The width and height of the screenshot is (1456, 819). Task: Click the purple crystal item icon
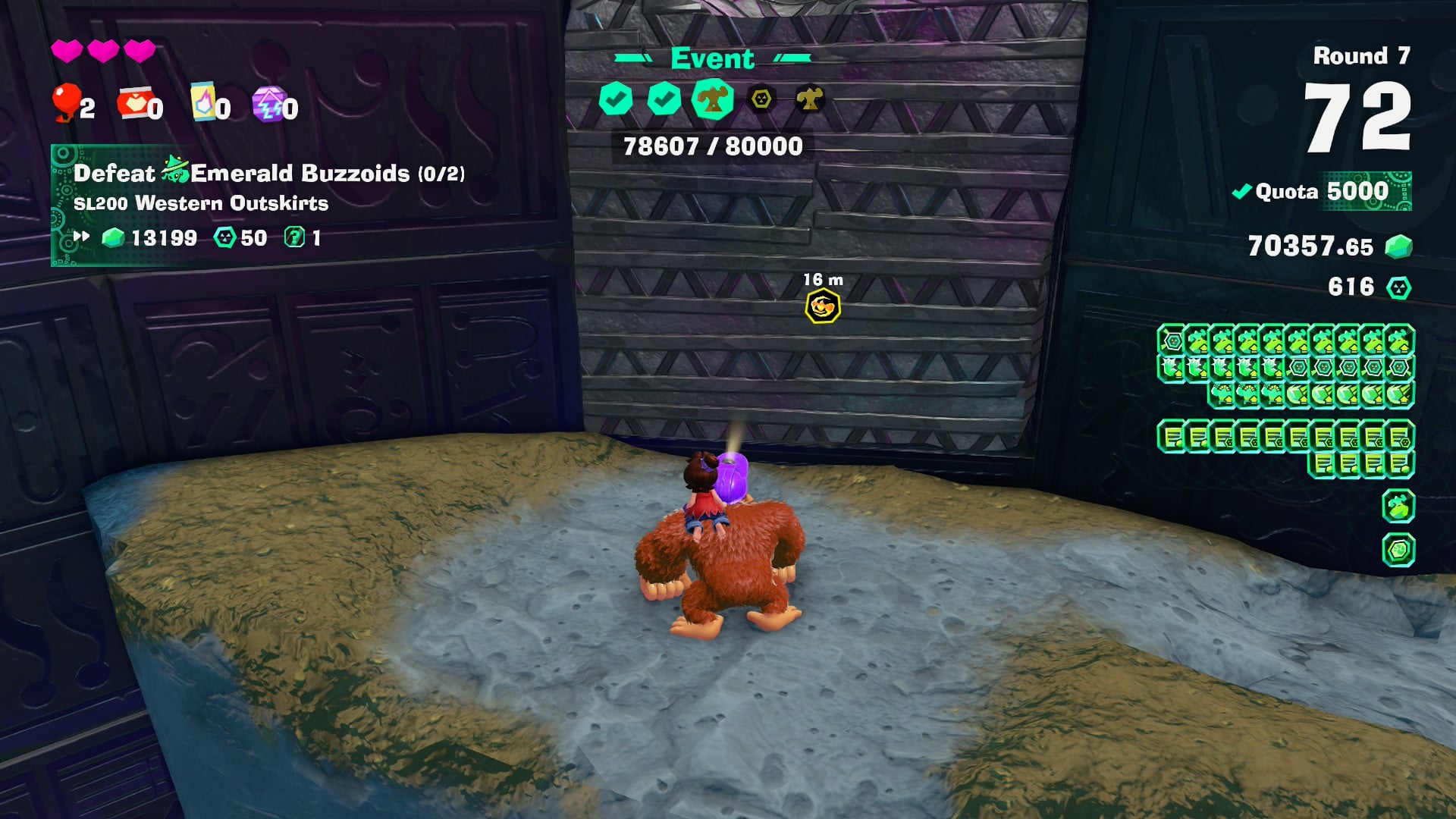[268, 104]
